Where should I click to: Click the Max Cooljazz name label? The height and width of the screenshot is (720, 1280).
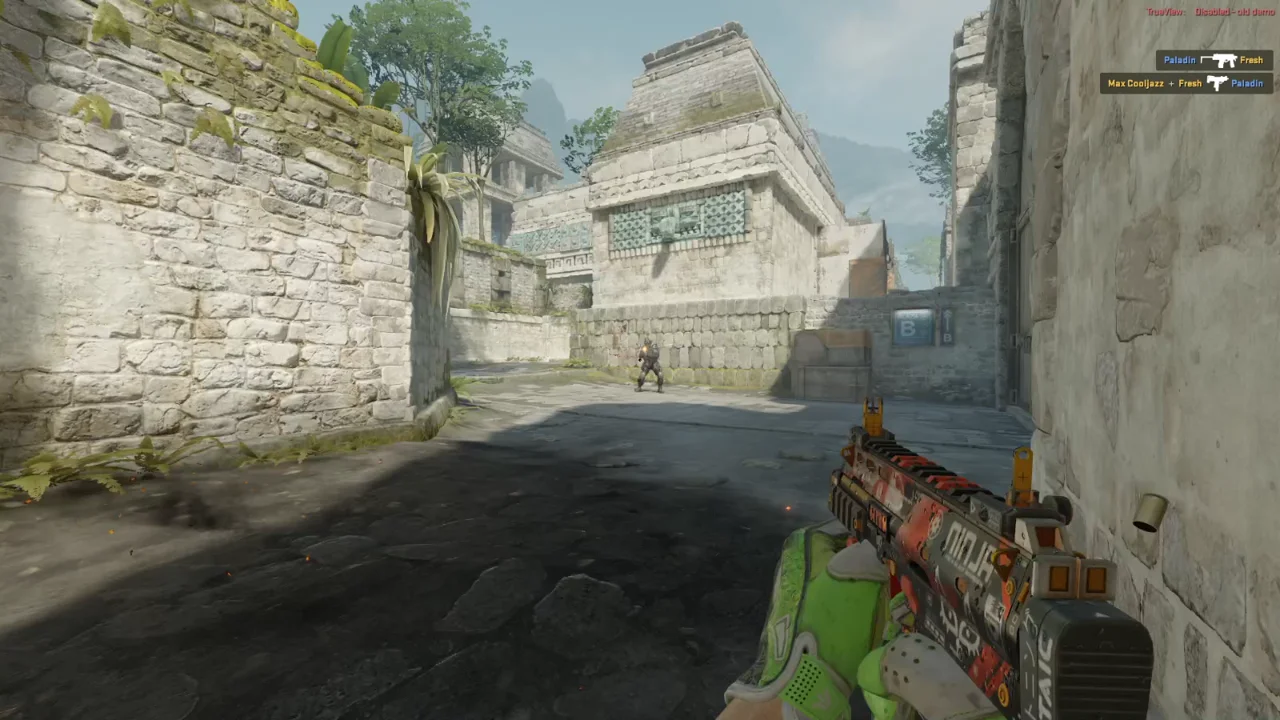(1136, 83)
